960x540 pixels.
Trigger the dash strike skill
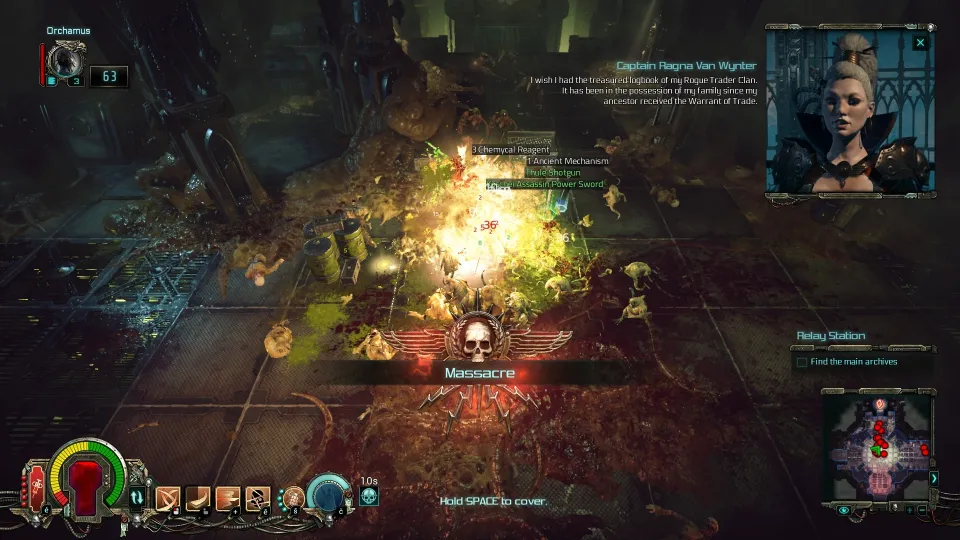(x=230, y=497)
